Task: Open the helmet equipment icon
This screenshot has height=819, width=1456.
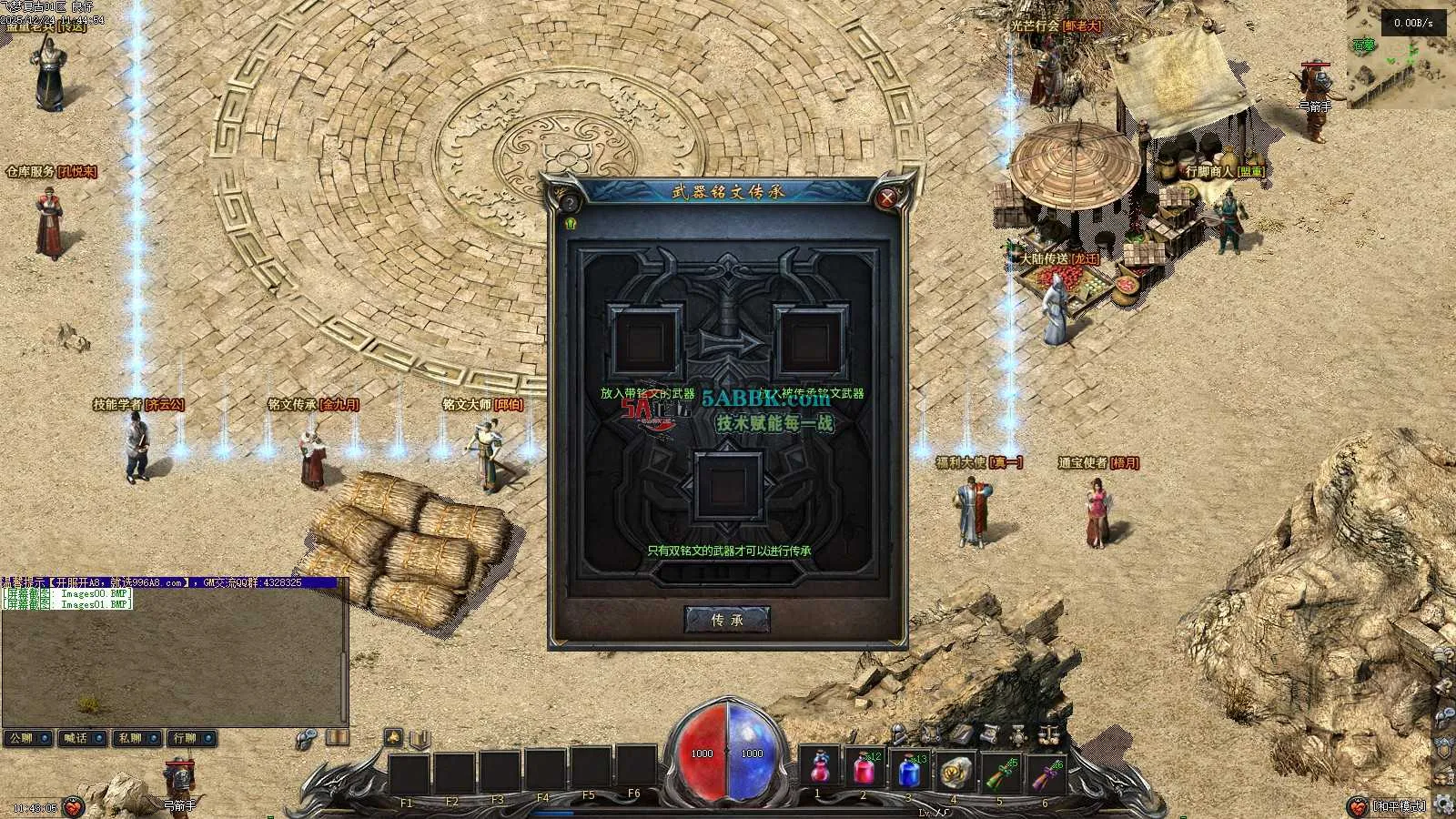Action: 898,733
